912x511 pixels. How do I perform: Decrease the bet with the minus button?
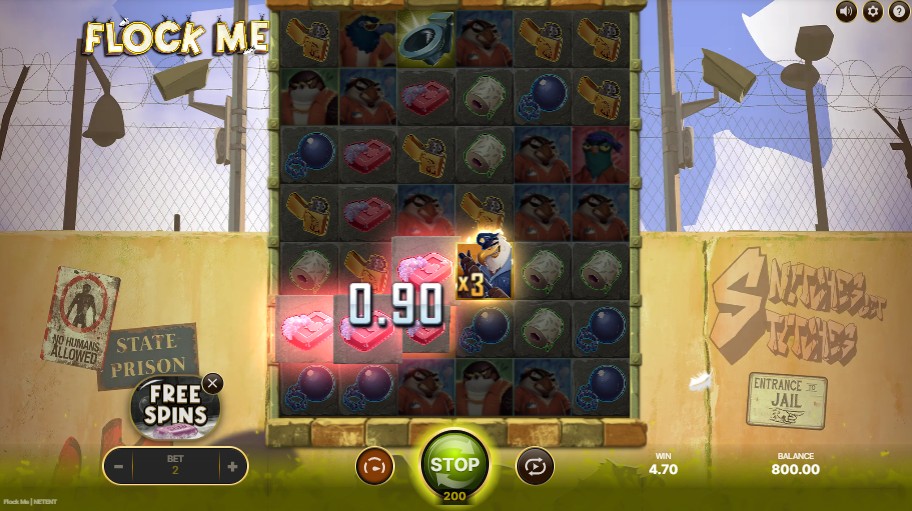[x=119, y=466]
